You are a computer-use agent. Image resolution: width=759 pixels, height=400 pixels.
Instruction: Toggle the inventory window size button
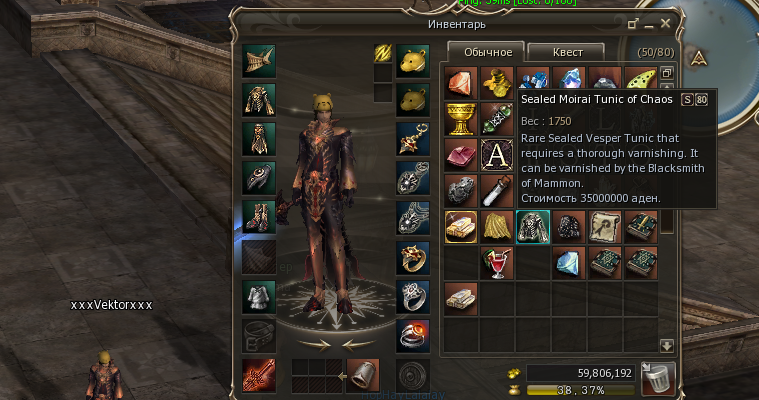[633, 22]
